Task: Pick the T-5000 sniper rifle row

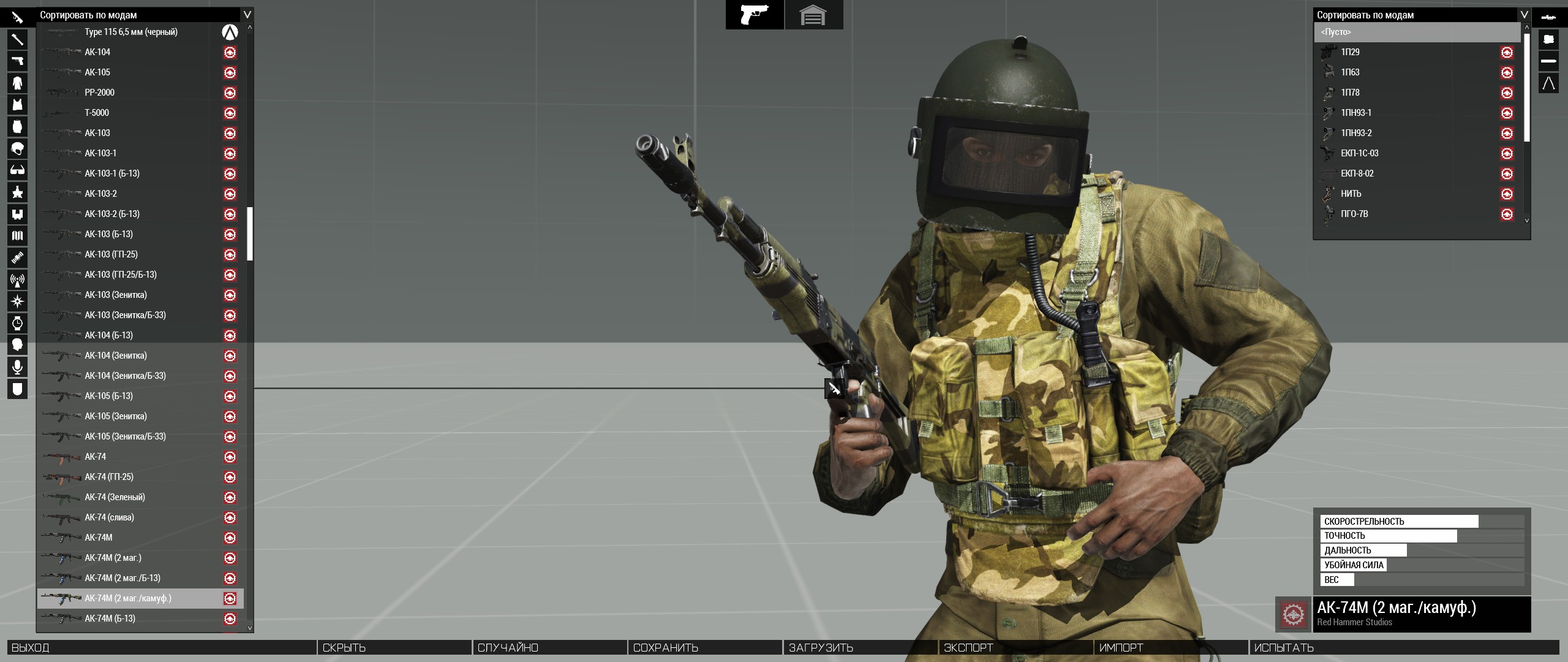Action: click(97, 113)
